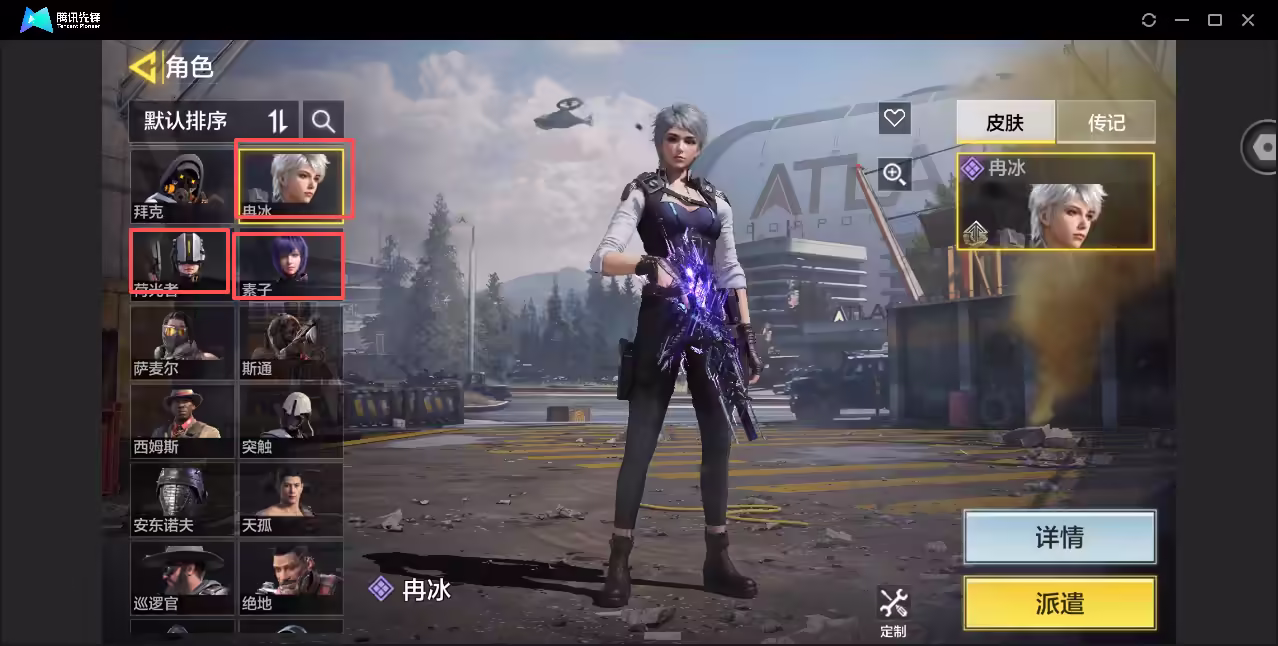Pick the 萨麦尔 character tile
Screen dimensions: 1278x646
pyautogui.click(x=182, y=342)
